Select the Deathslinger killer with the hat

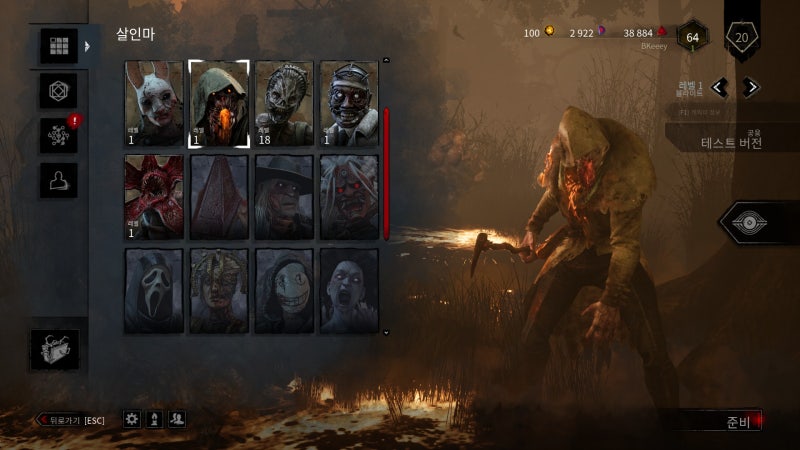point(284,197)
